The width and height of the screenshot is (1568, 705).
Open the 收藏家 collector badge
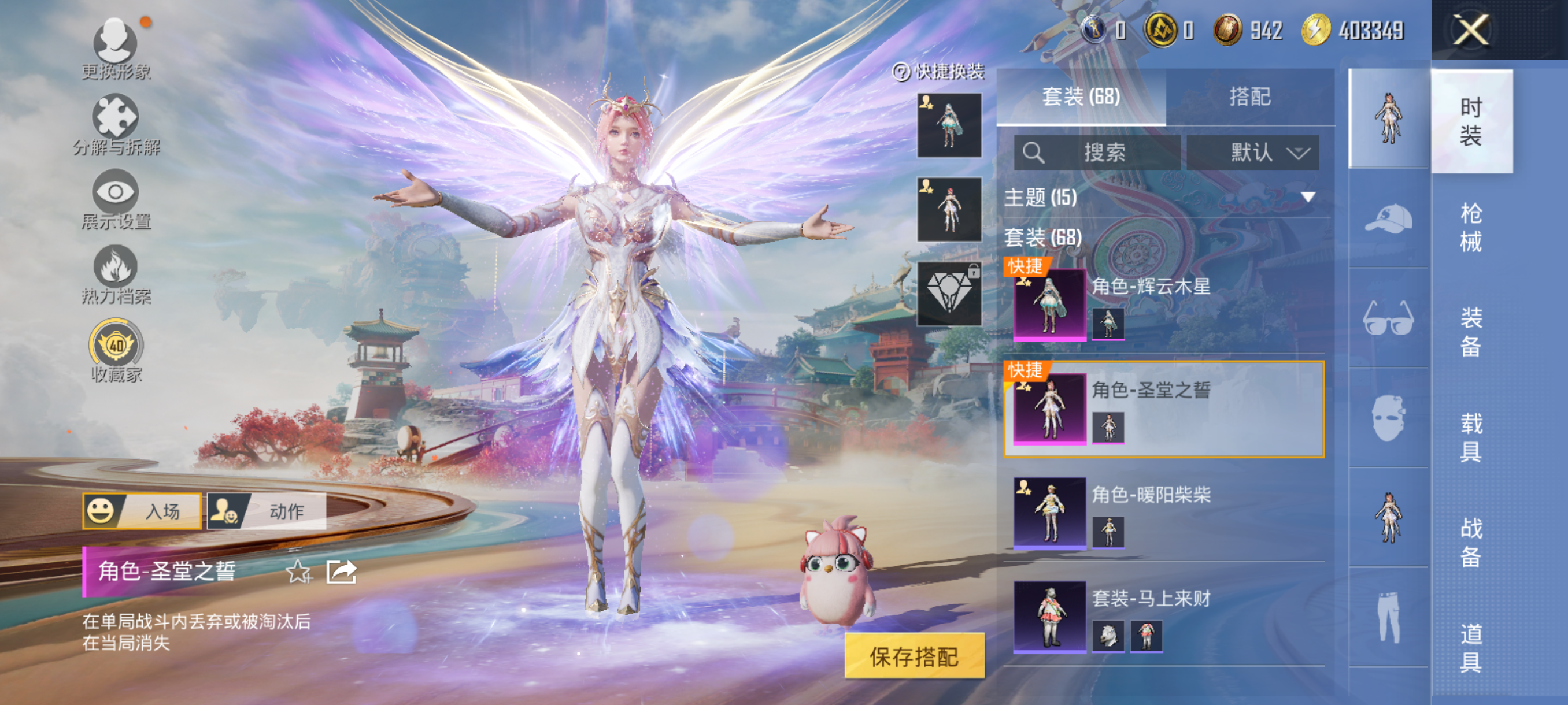pos(116,351)
